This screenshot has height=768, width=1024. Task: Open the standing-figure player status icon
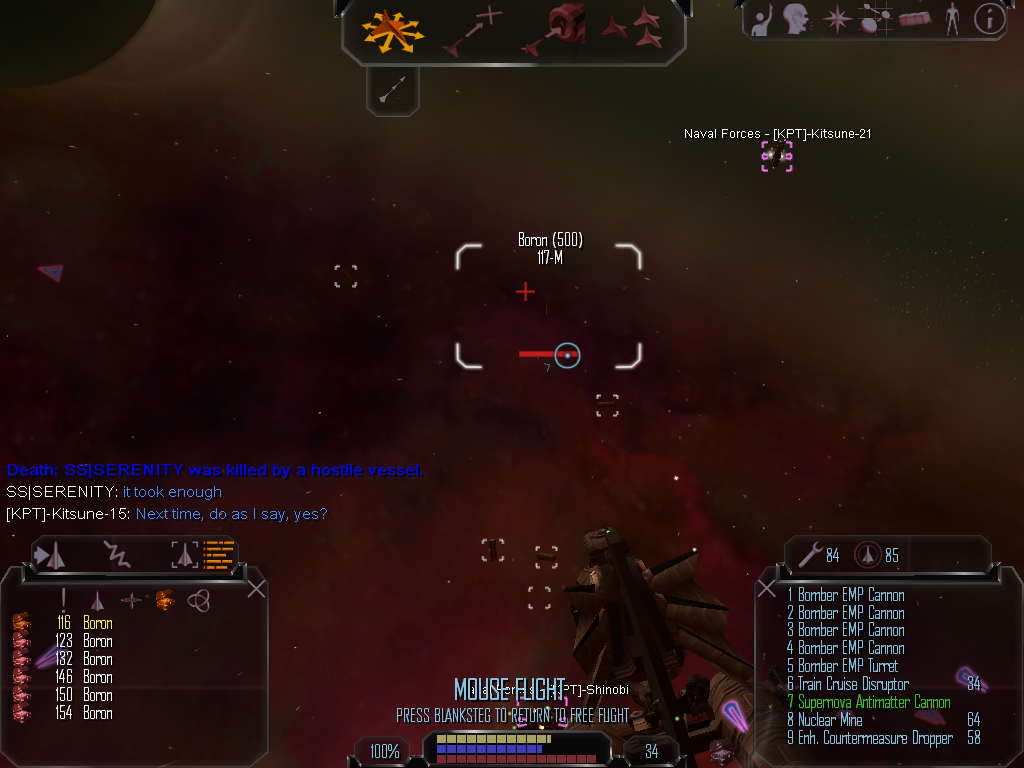952,18
